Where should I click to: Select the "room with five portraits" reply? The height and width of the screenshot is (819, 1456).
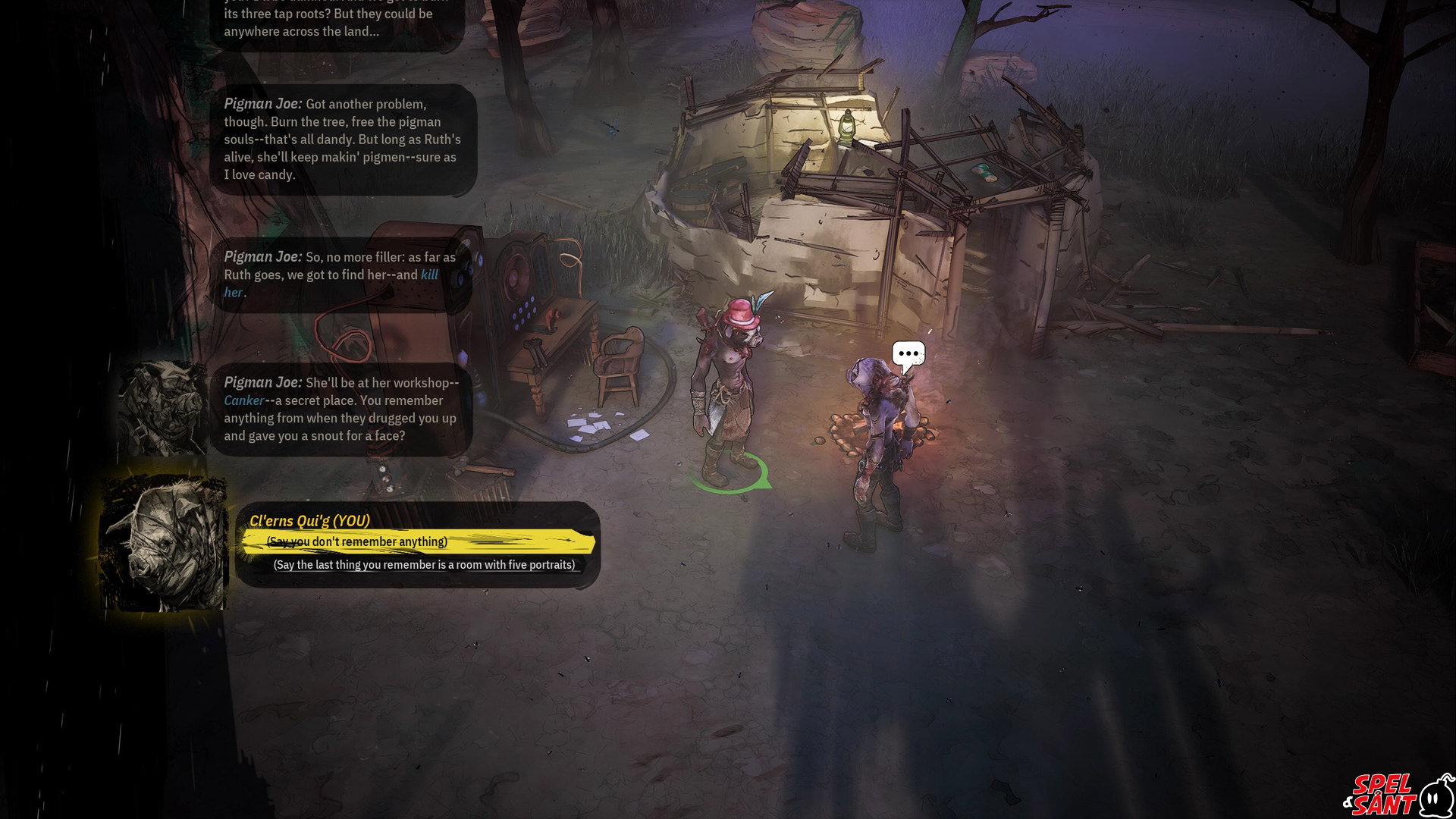424,565
